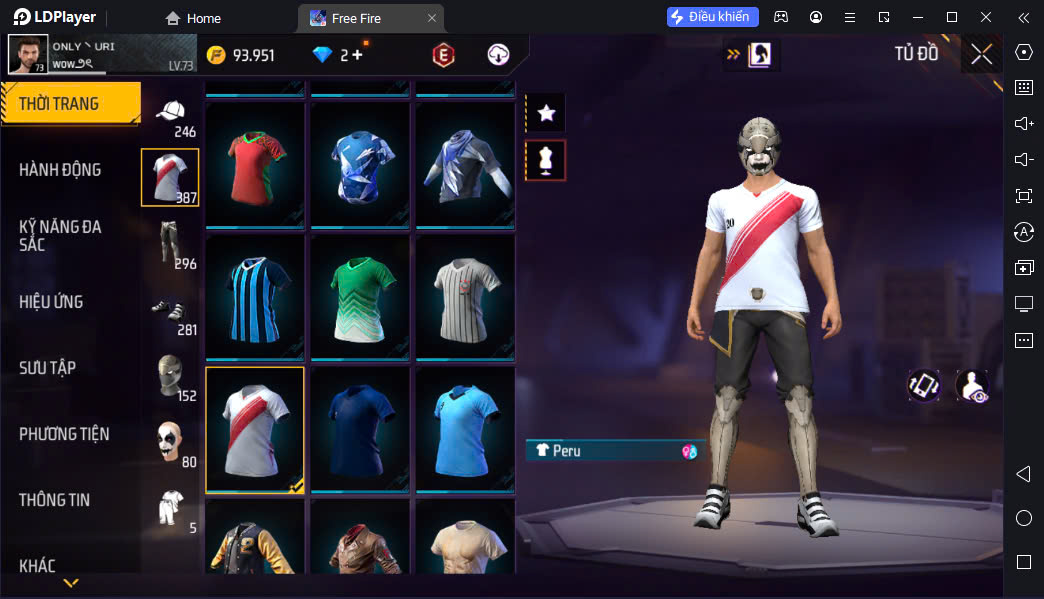
Task: Select the dark navy polo shirt
Action: point(360,429)
